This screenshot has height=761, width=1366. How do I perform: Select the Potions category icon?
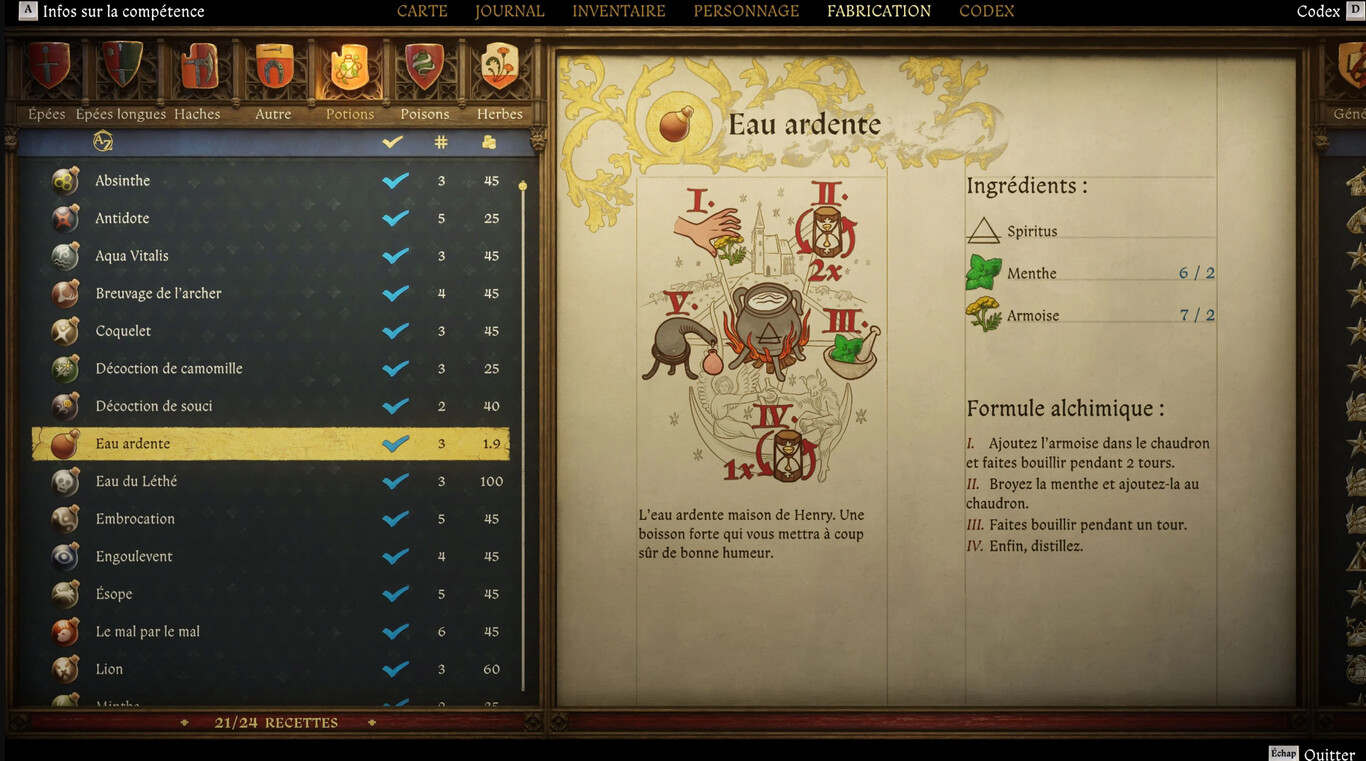pos(349,68)
